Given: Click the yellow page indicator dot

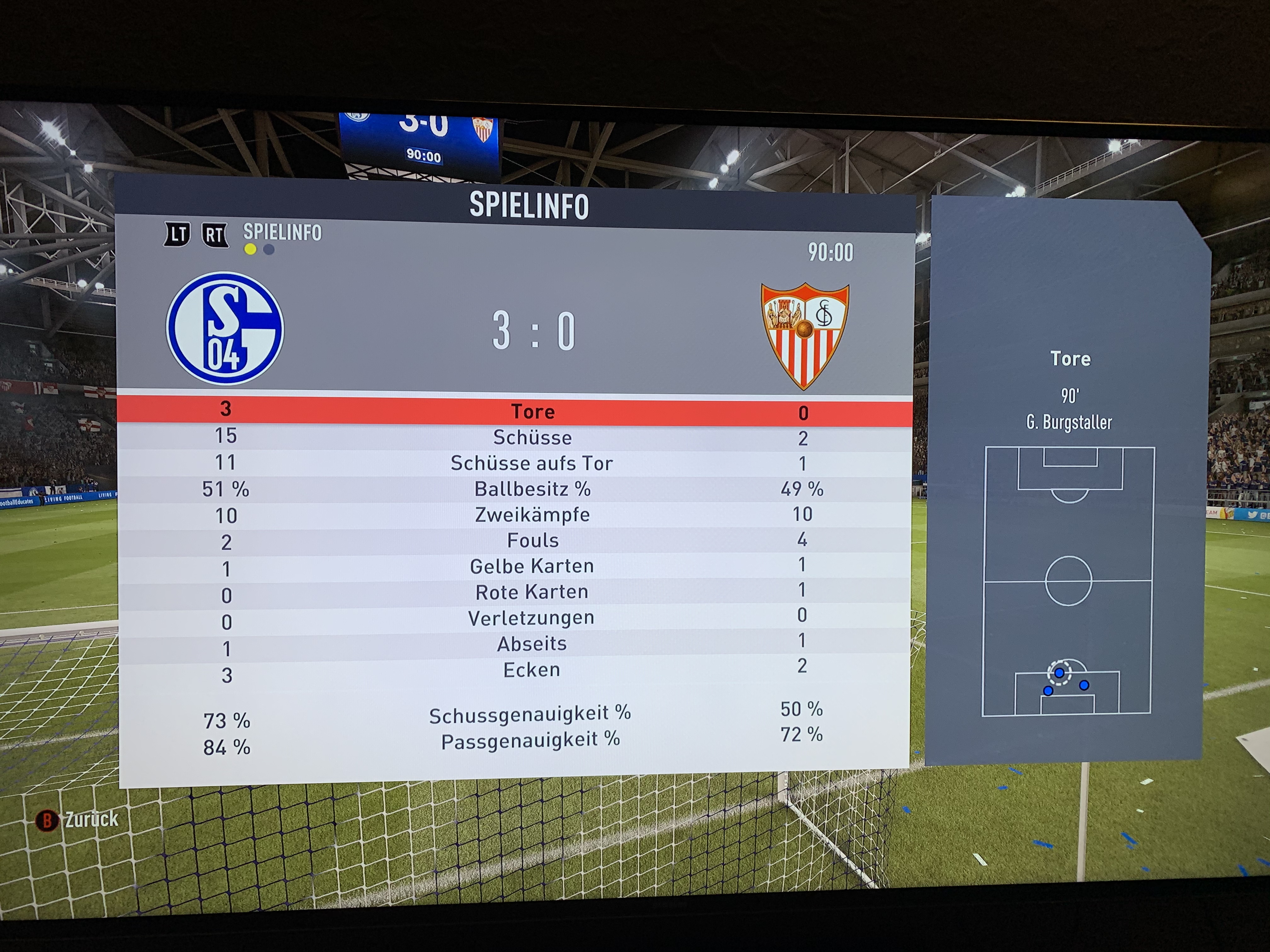Looking at the screenshot, I should point(250,249).
